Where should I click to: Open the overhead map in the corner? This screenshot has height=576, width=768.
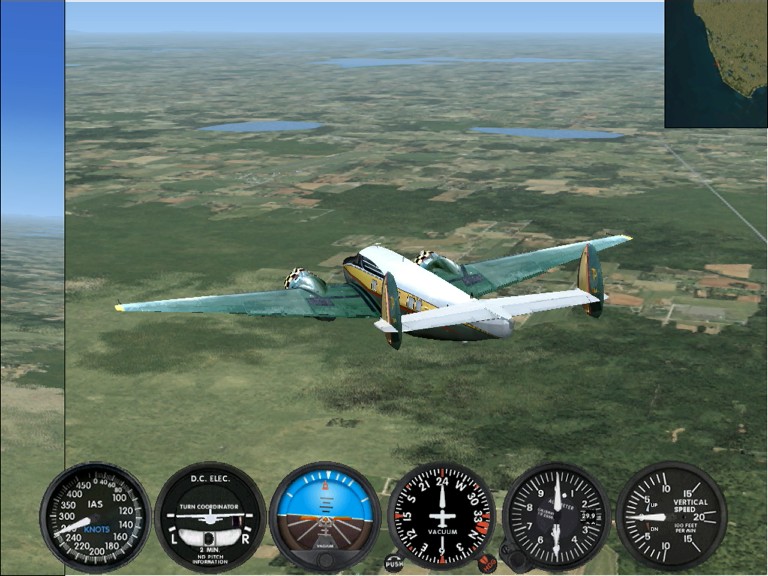[715, 63]
